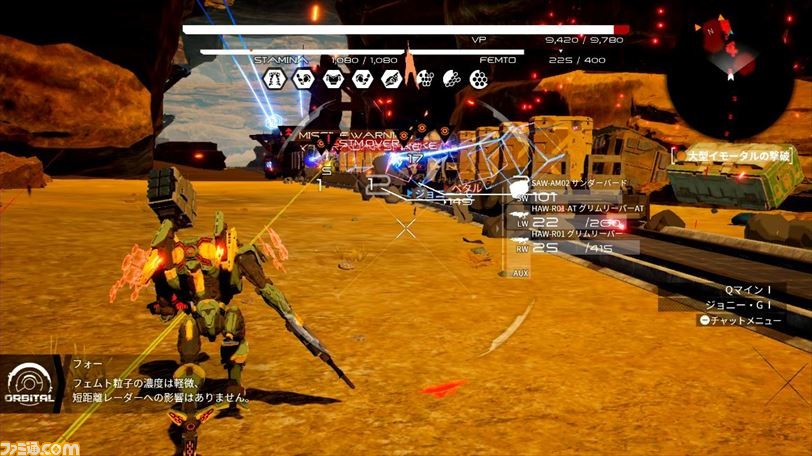Open the Famitsu.com watermark logo

[40, 446]
